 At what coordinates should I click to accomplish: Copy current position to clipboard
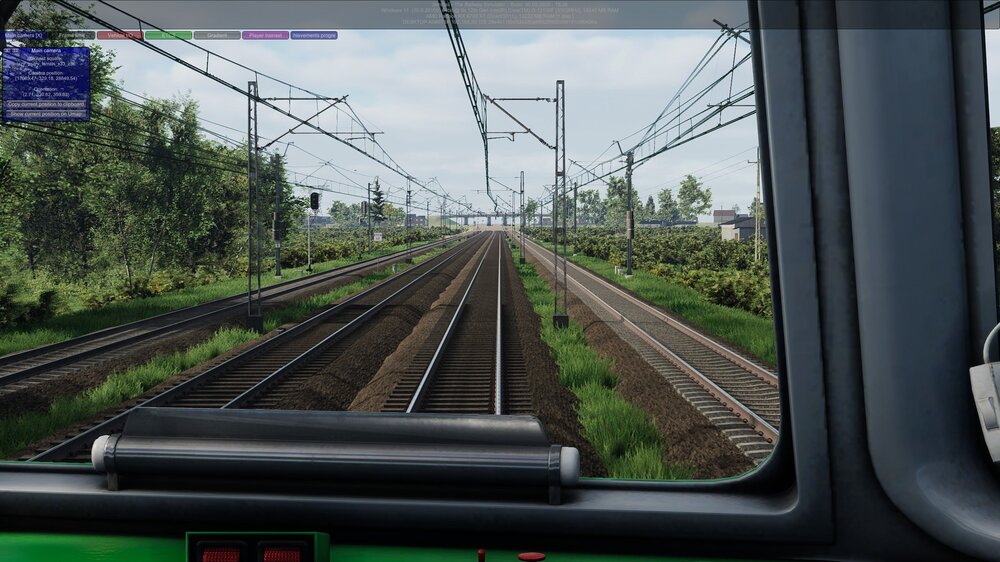tap(46, 104)
